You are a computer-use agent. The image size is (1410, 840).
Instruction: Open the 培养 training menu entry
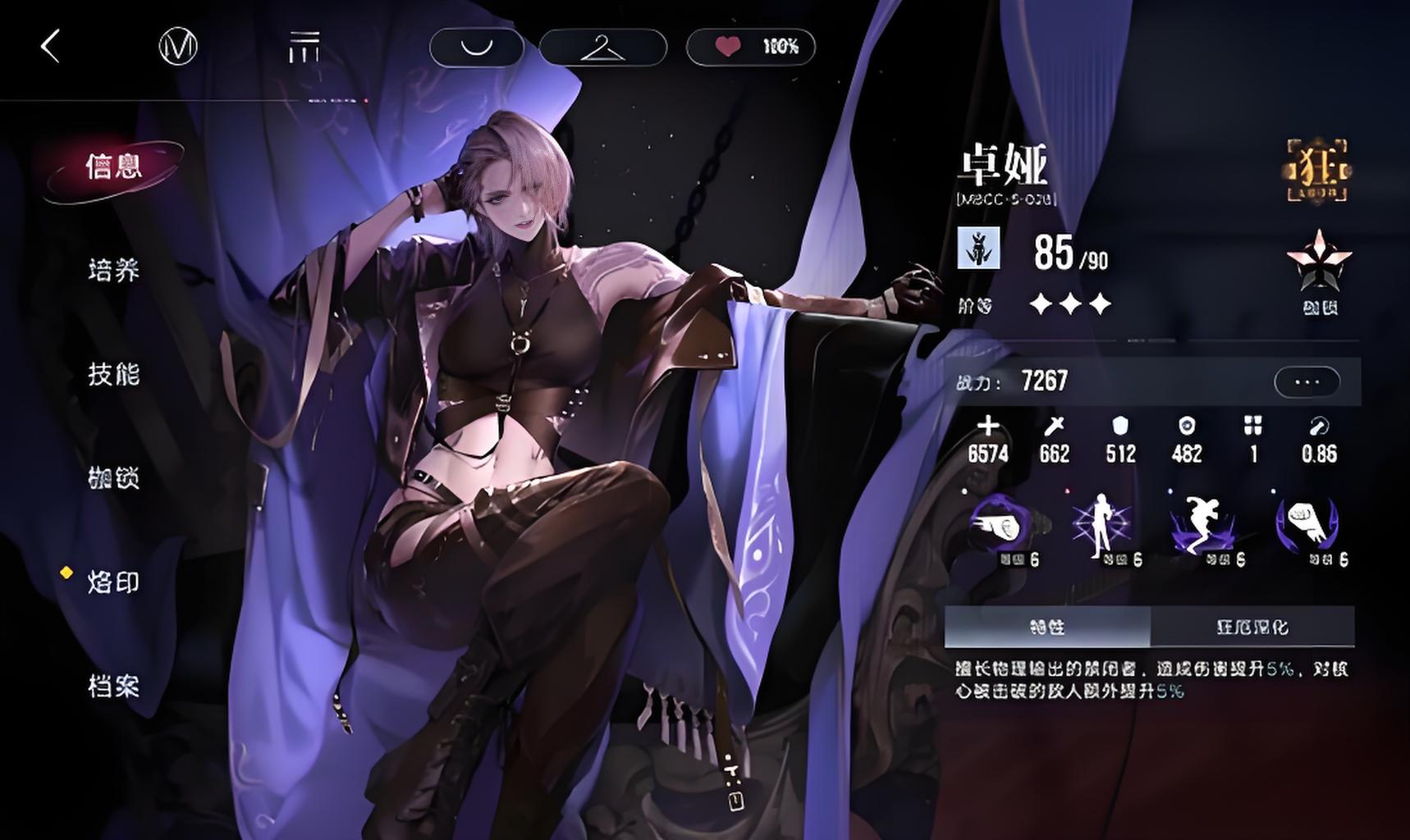click(x=114, y=271)
